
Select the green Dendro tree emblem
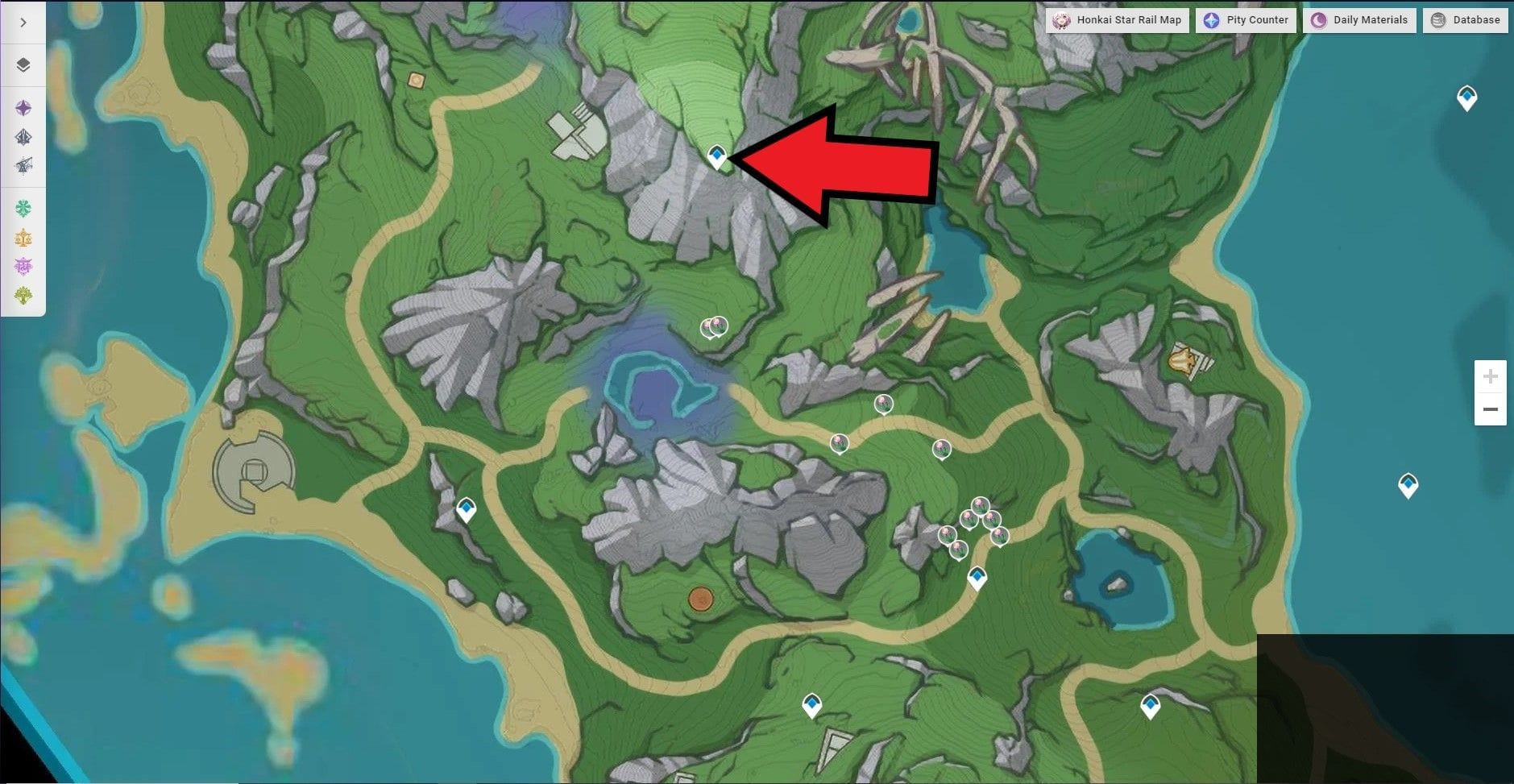point(23,292)
